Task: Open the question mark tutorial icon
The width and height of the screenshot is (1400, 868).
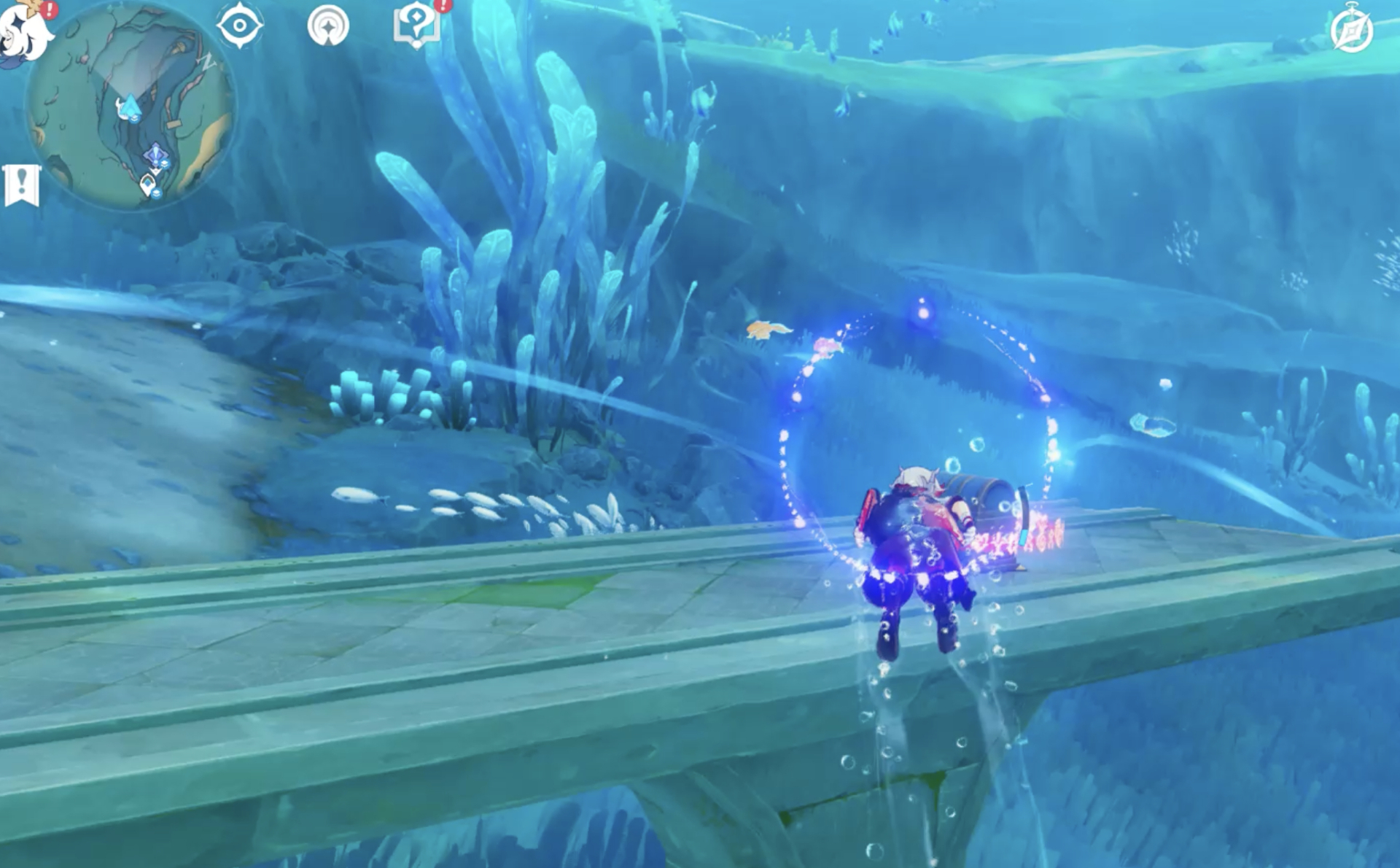Action: pyautogui.click(x=416, y=26)
